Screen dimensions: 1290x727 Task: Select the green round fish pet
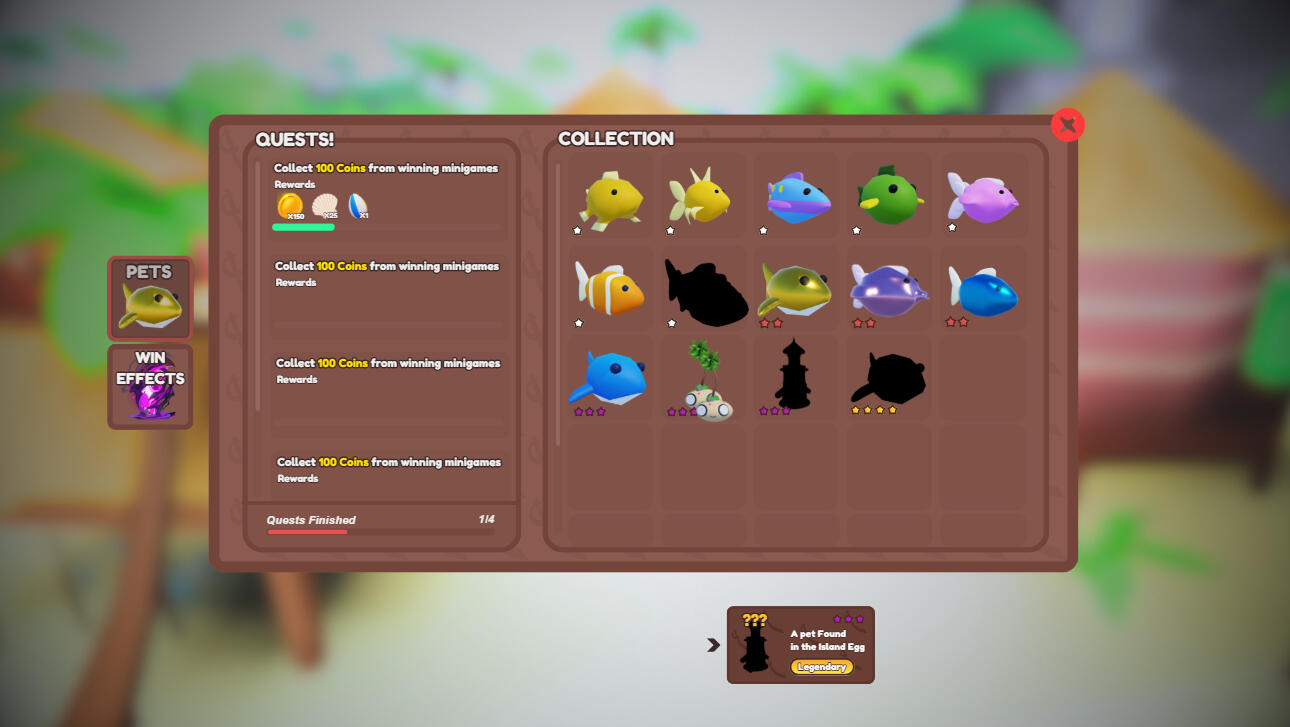point(889,196)
